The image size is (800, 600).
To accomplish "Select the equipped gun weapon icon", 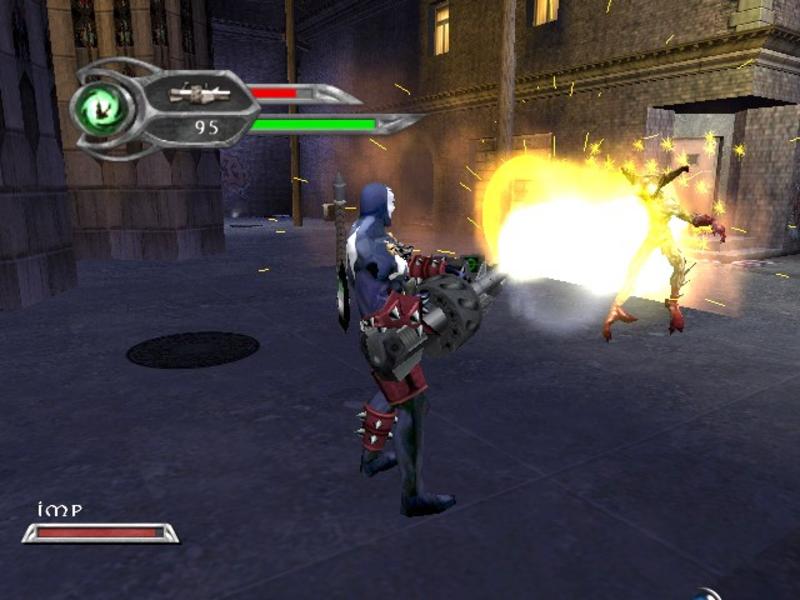I will [199, 93].
